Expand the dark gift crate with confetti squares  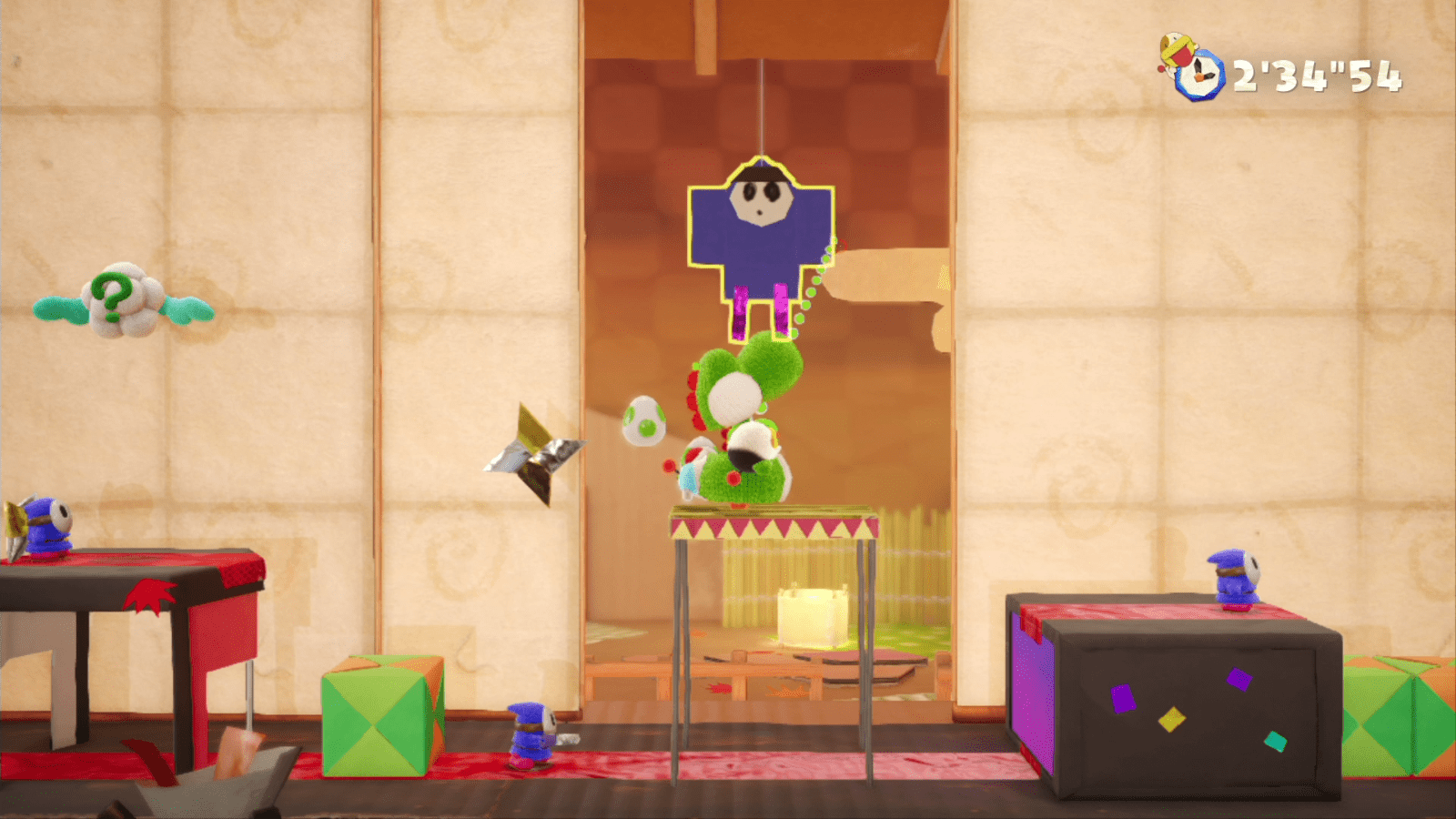pos(1183,701)
